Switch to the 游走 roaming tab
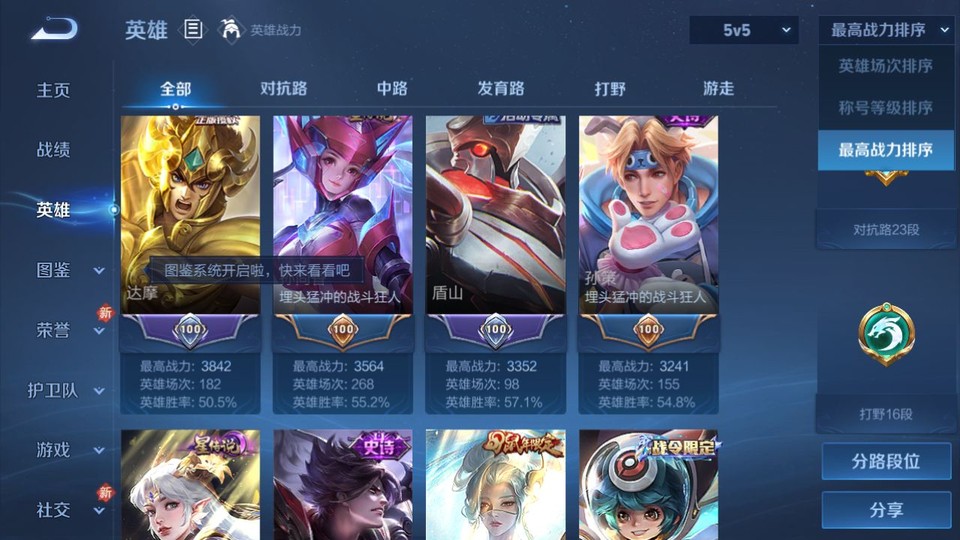Image resolution: width=960 pixels, height=540 pixels. 718,88
